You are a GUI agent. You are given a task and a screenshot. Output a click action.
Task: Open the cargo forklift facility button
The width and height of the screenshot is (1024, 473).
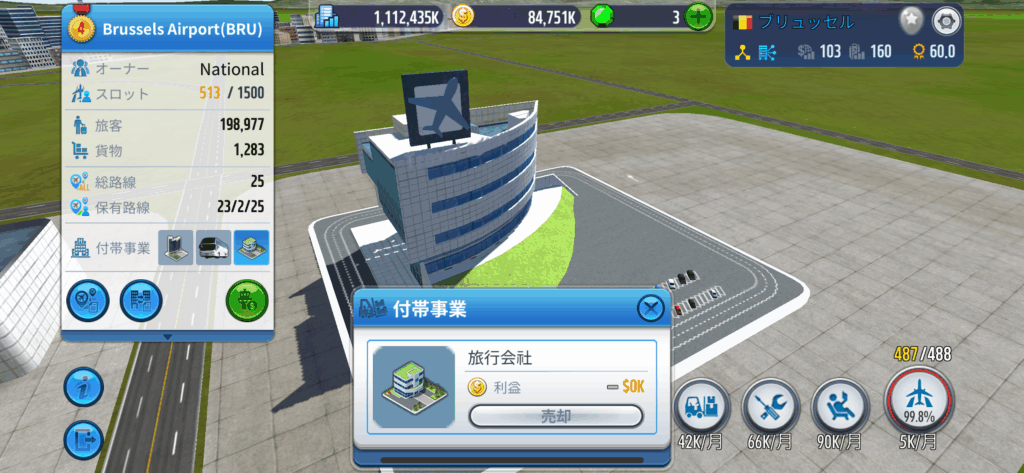(x=701, y=407)
